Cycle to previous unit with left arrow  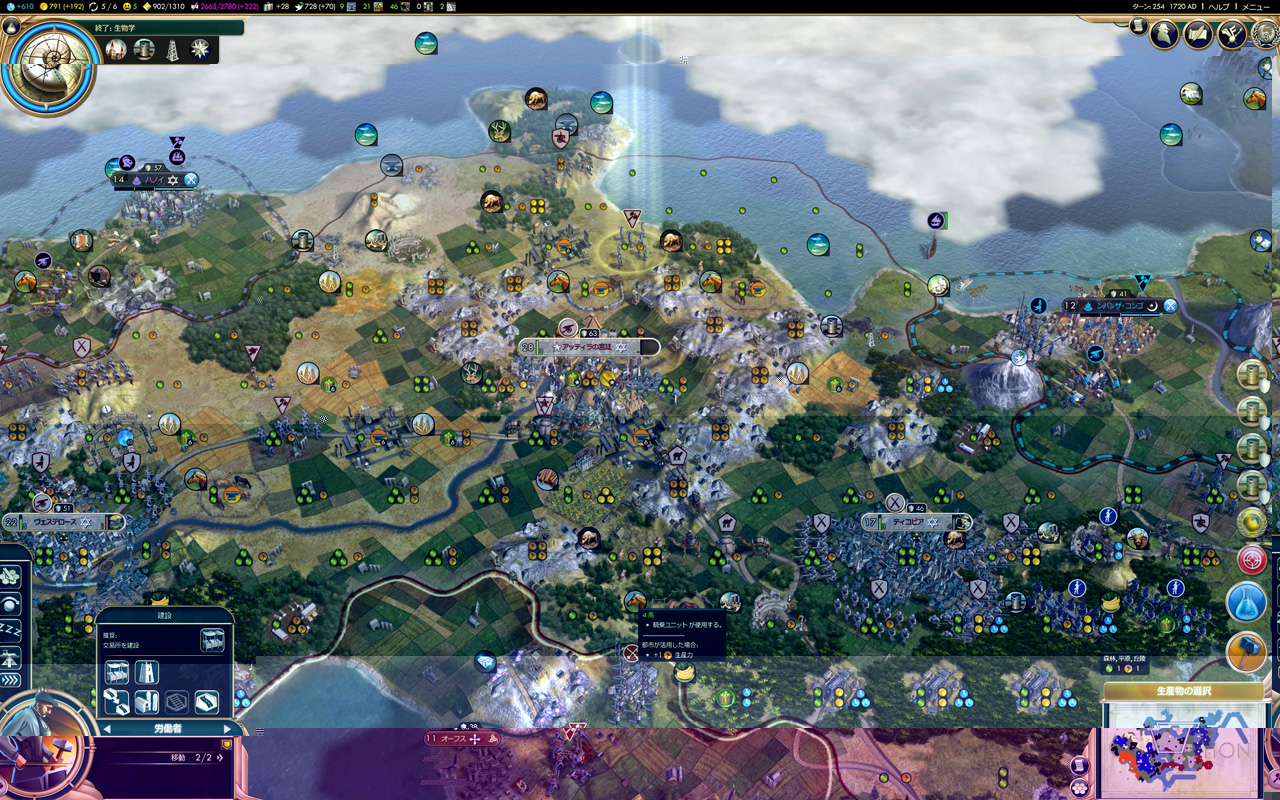[x=108, y=729]
